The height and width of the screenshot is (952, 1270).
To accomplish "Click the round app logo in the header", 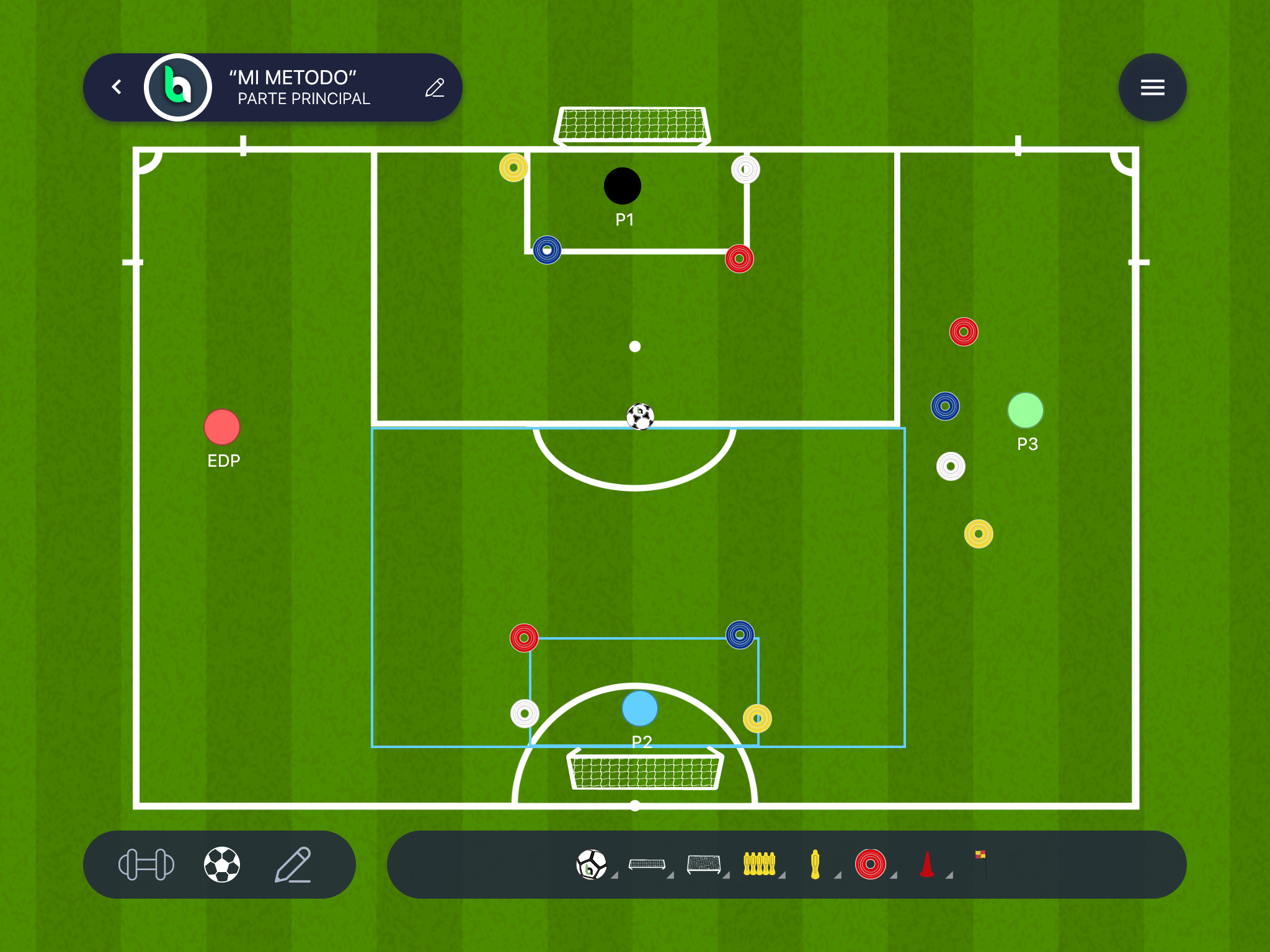I will pos(178,87).
